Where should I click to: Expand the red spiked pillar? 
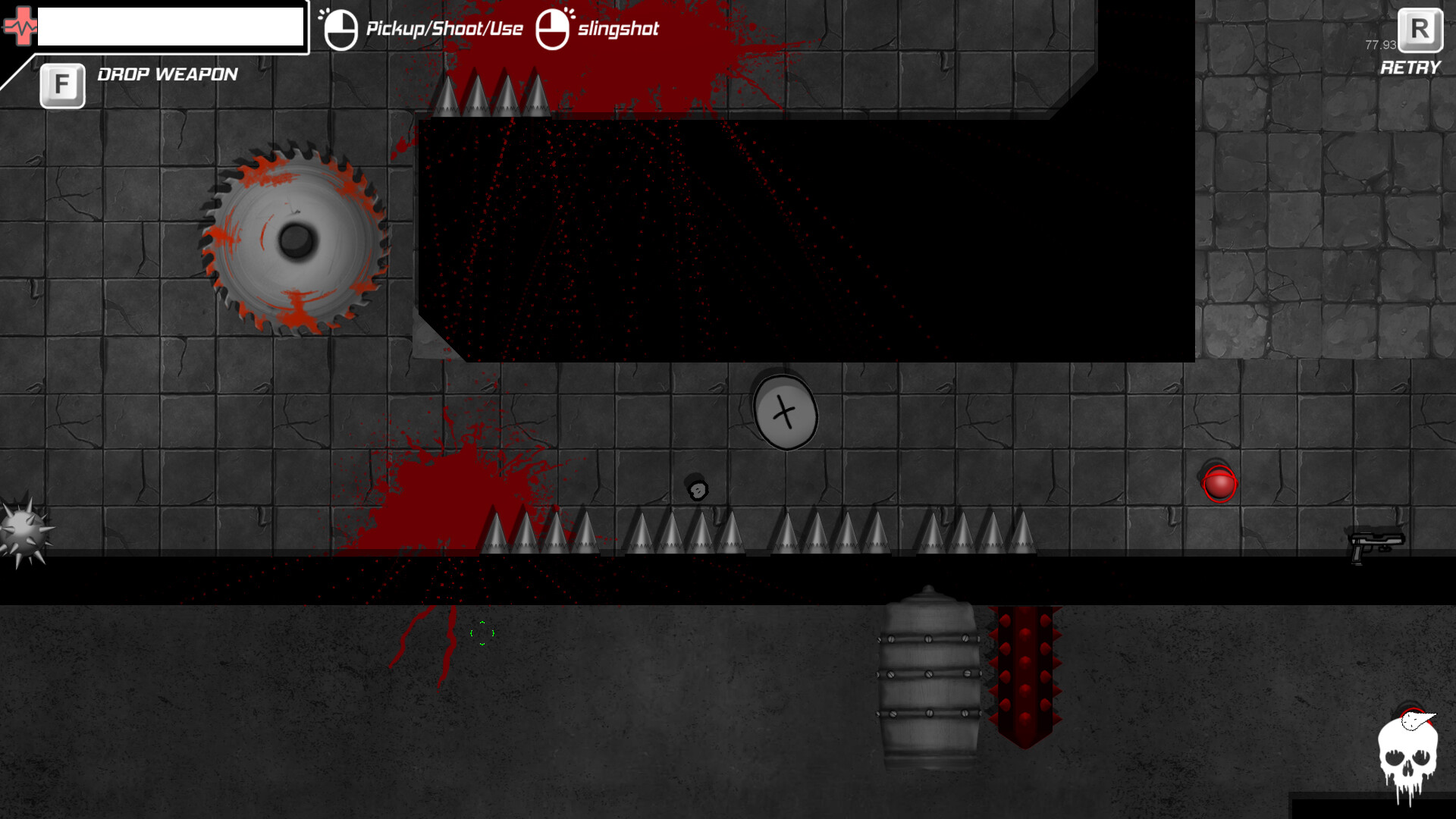[1024, 675]
